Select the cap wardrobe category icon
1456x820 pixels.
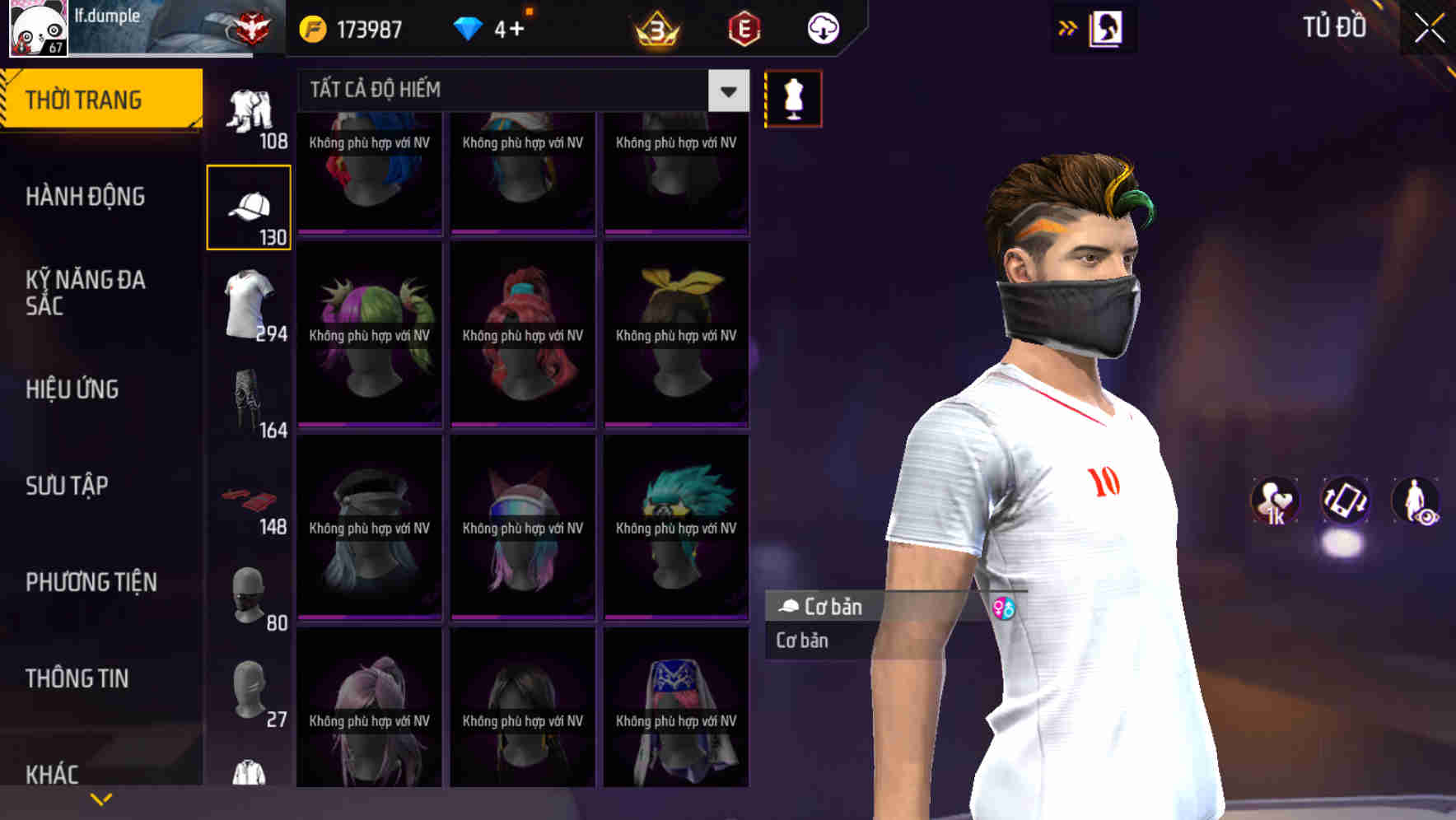pyautogui.click(x=249, y=204)
